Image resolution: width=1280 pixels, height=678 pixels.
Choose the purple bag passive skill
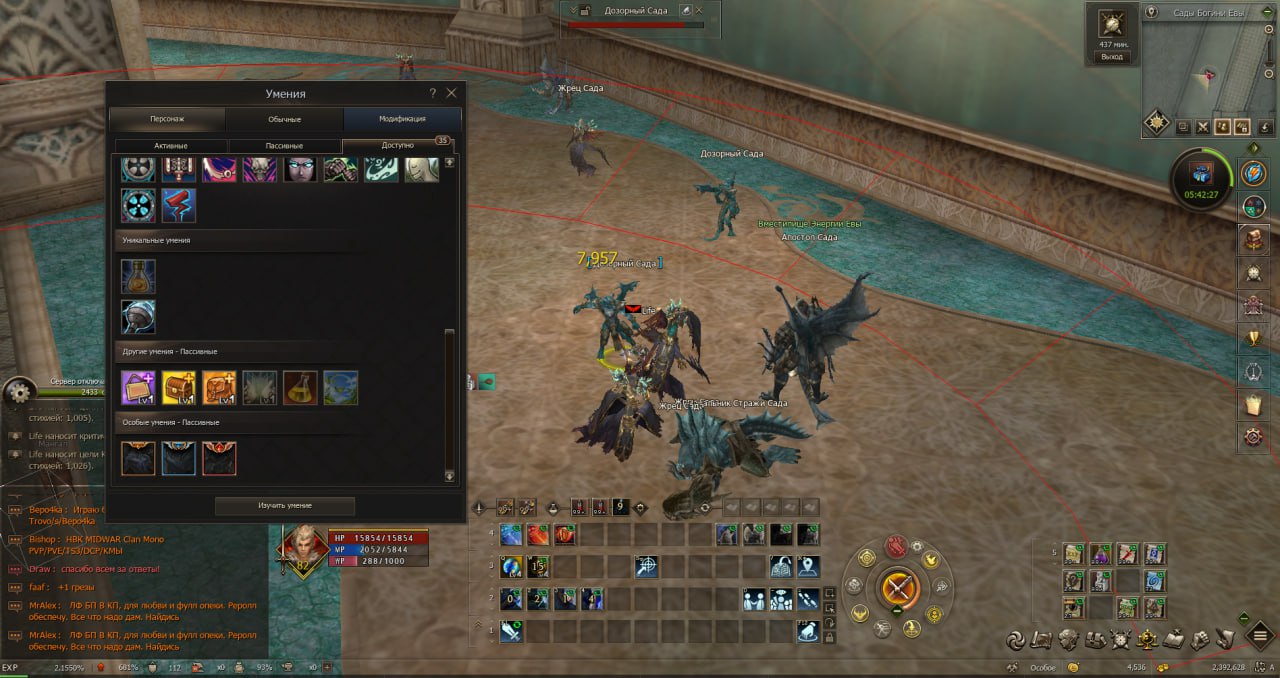coord(138,387)
